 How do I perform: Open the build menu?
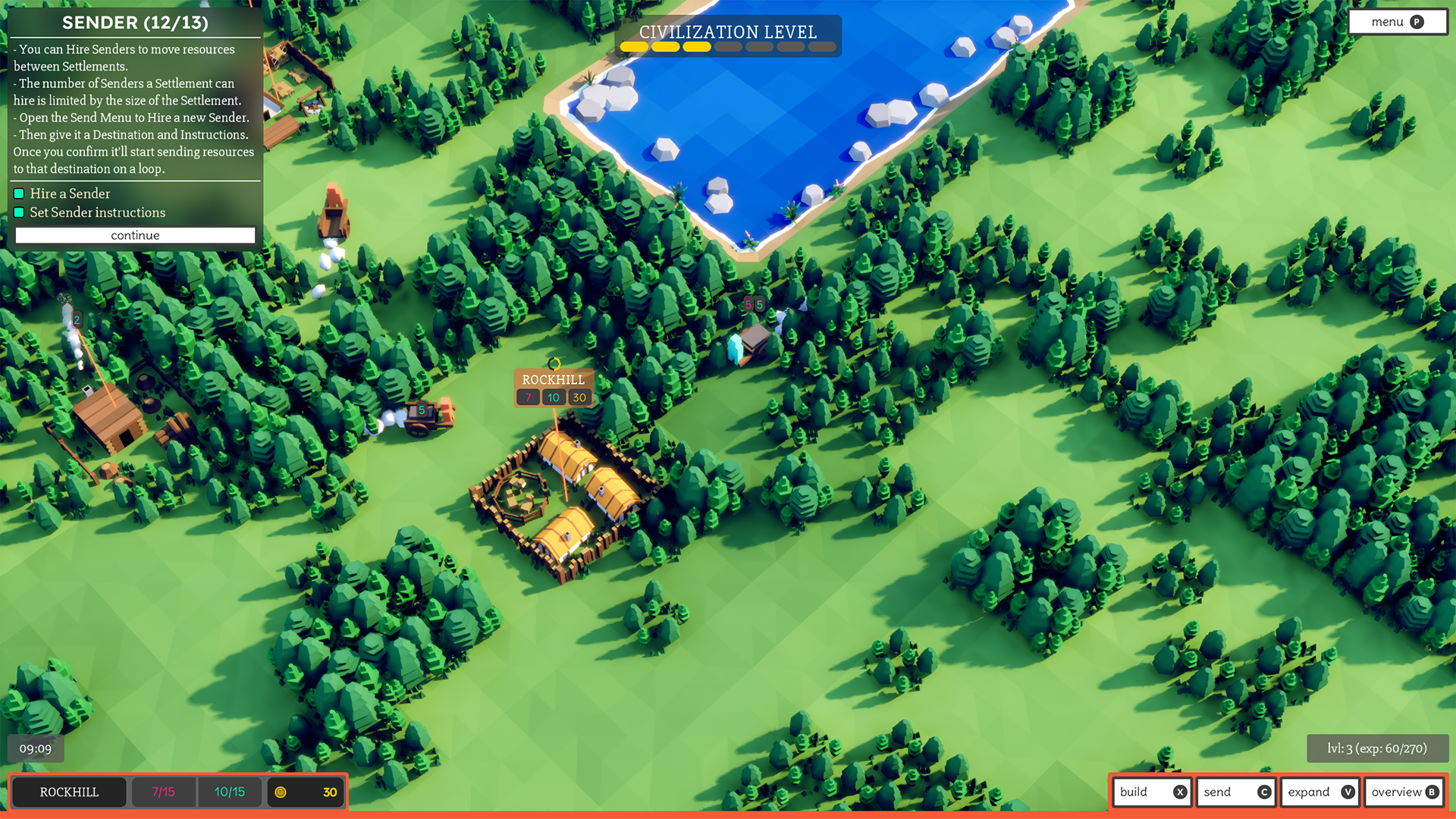coord(1152,792)
